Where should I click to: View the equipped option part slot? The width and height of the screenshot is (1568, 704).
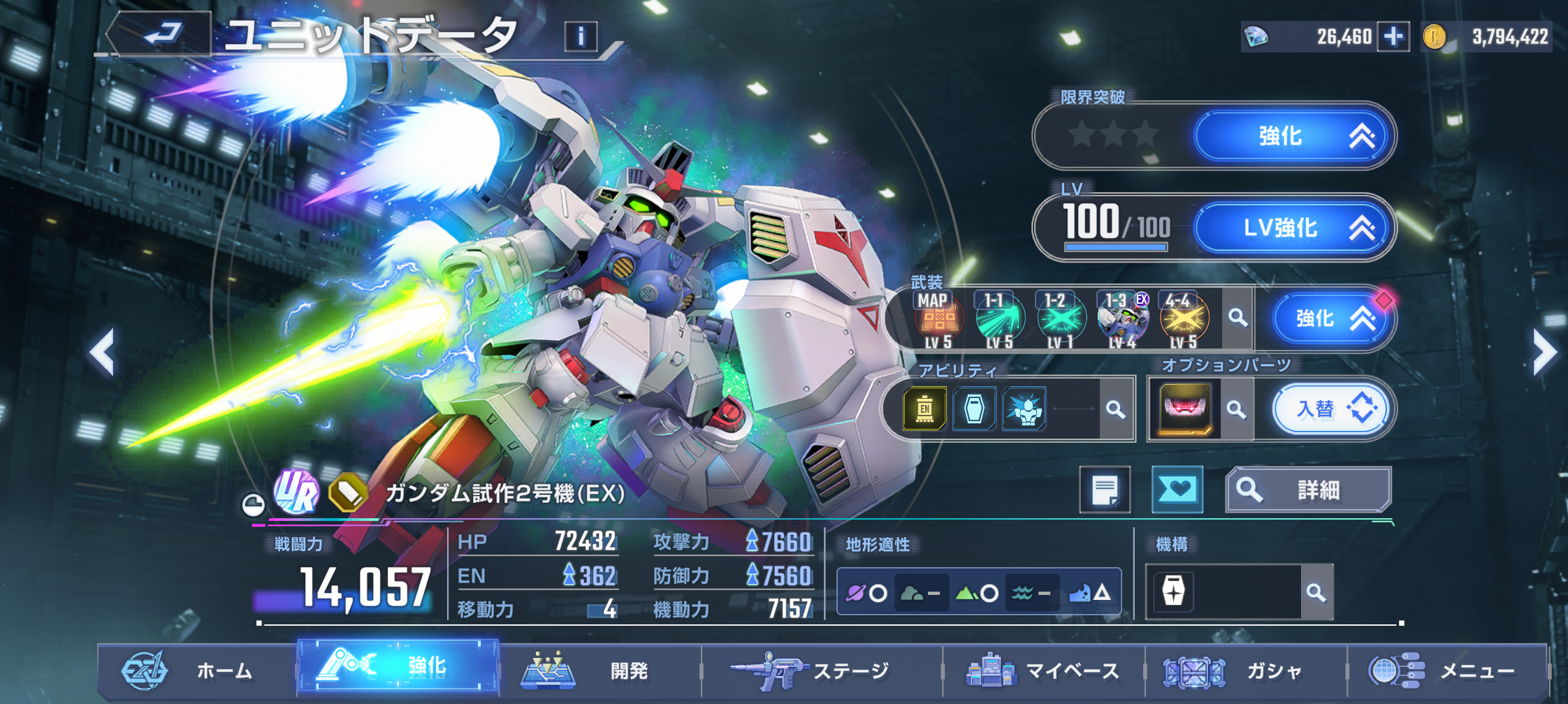tap(1185, 409)
